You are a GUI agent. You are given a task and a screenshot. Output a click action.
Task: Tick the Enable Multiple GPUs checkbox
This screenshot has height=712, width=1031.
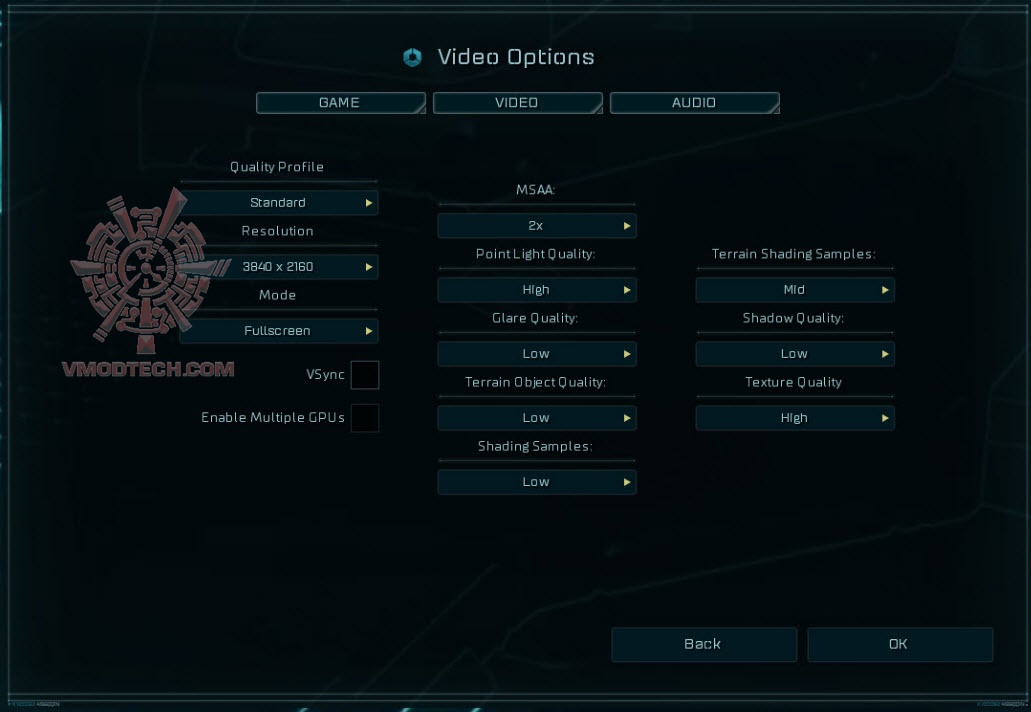click(x=365, y=418)
